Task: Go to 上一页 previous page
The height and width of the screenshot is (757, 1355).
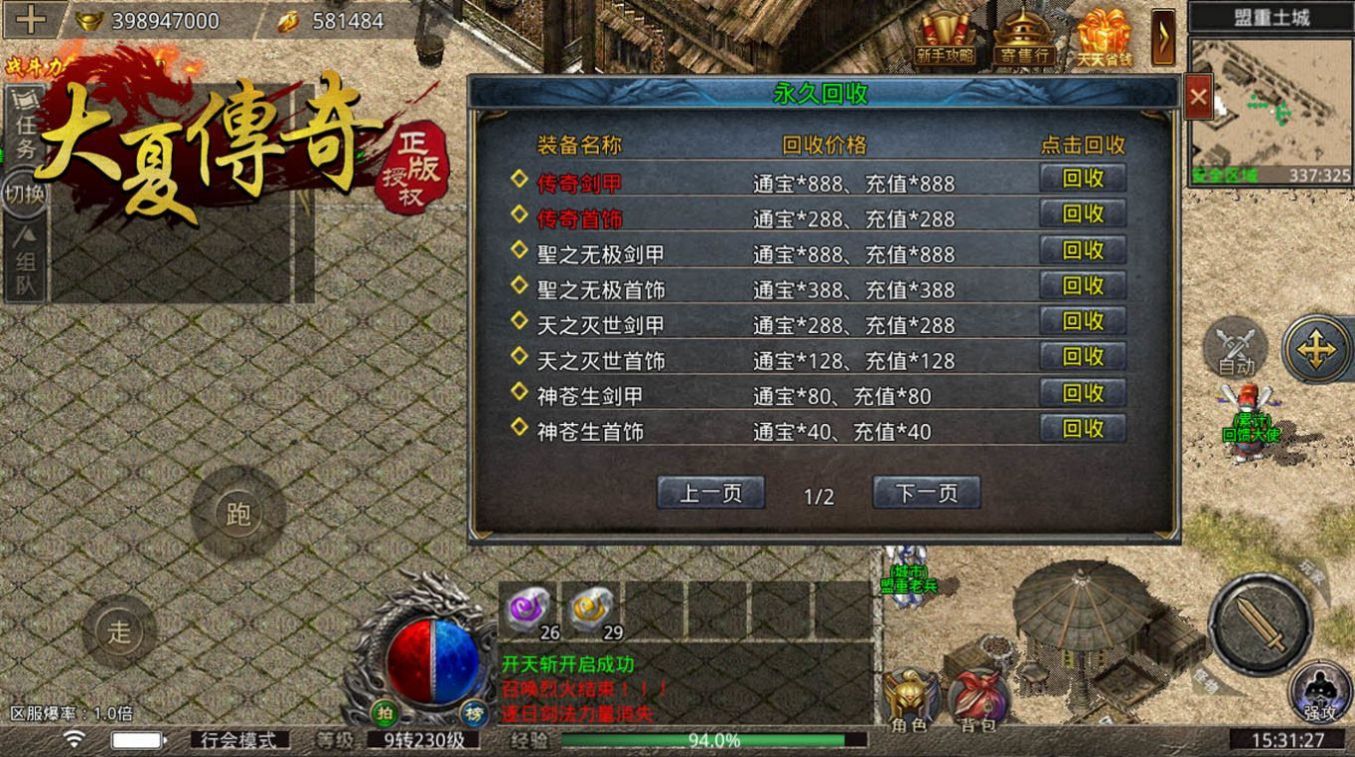Action: 711,492
